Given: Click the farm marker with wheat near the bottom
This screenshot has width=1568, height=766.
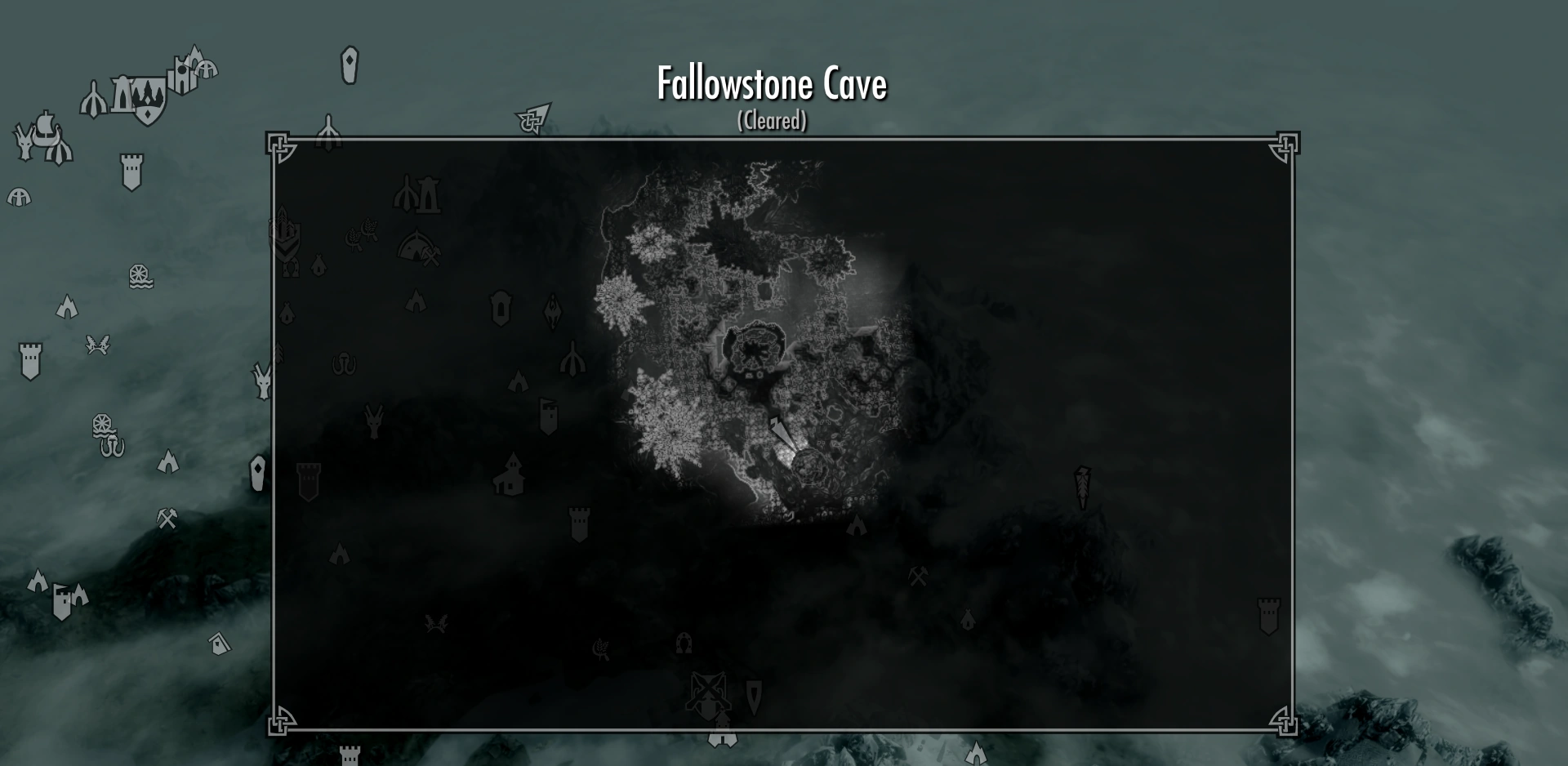Looking at the screenshot, I should (x=601, y=649).
